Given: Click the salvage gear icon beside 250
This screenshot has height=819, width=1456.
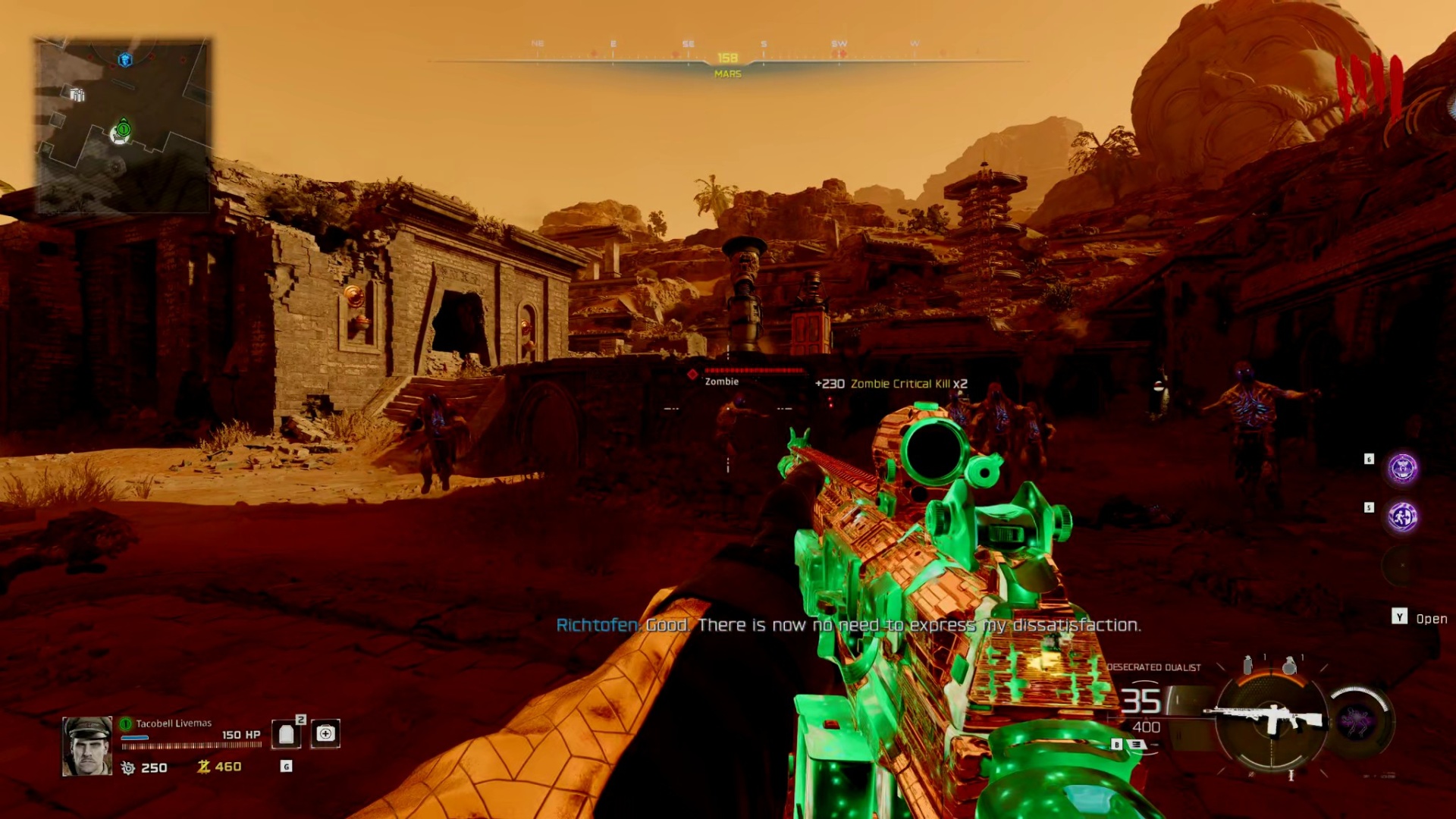Looking at the screenshot, I should pyautogui.click(x=128, y=767).
